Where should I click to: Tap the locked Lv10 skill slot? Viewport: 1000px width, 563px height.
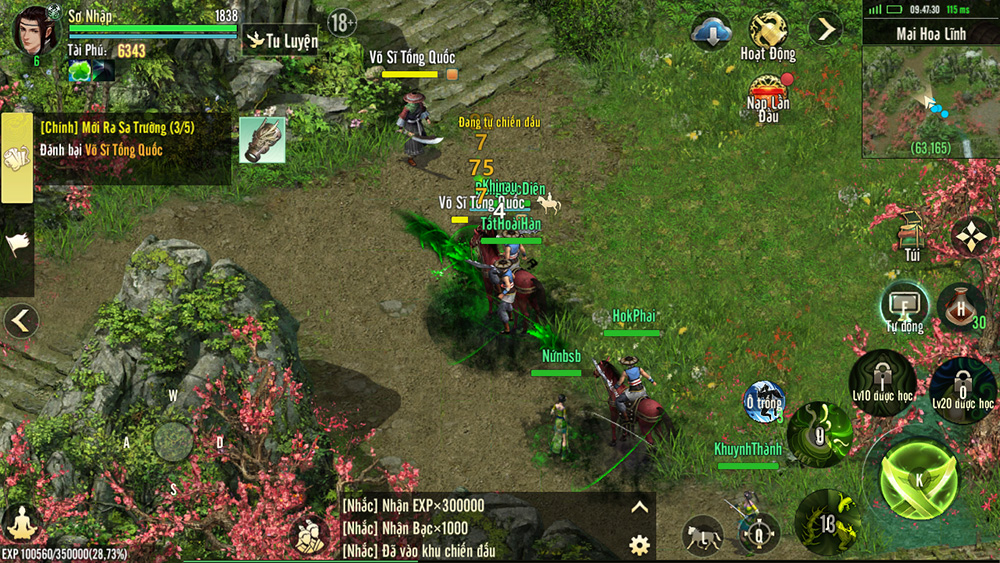tap(883, 382)
